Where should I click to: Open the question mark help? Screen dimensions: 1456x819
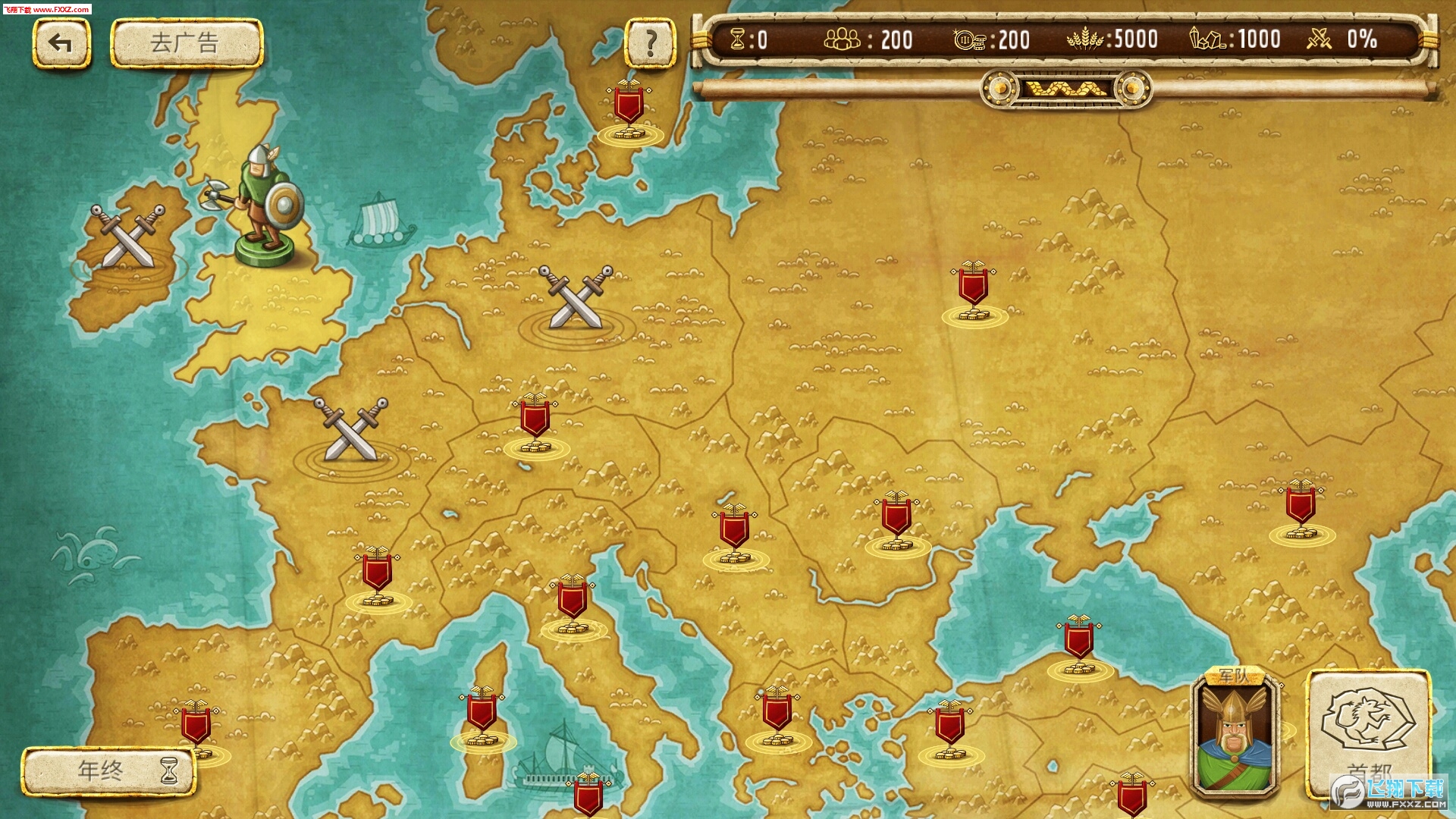pos(650,43)
